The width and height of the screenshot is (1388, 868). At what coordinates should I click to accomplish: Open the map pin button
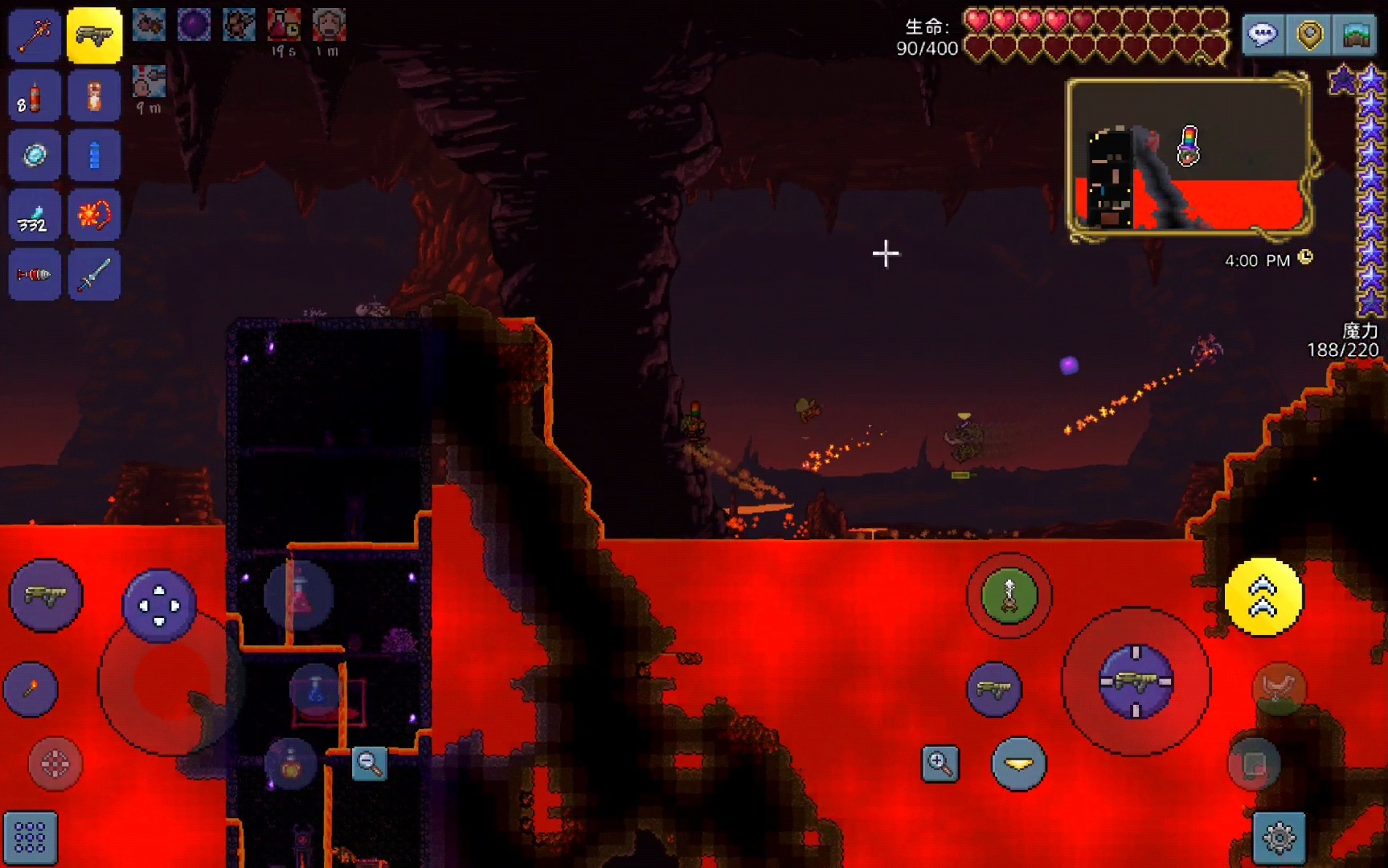[x=1309, y=35]
